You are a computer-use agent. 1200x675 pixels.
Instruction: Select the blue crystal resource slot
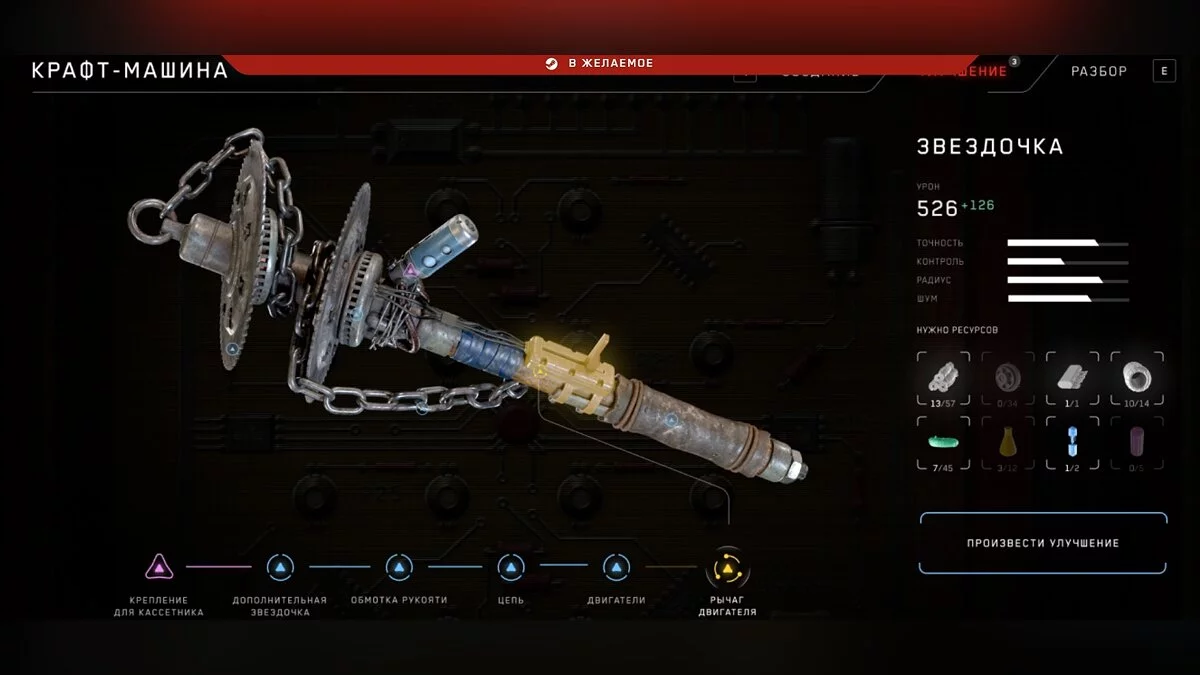(1071, 441)
